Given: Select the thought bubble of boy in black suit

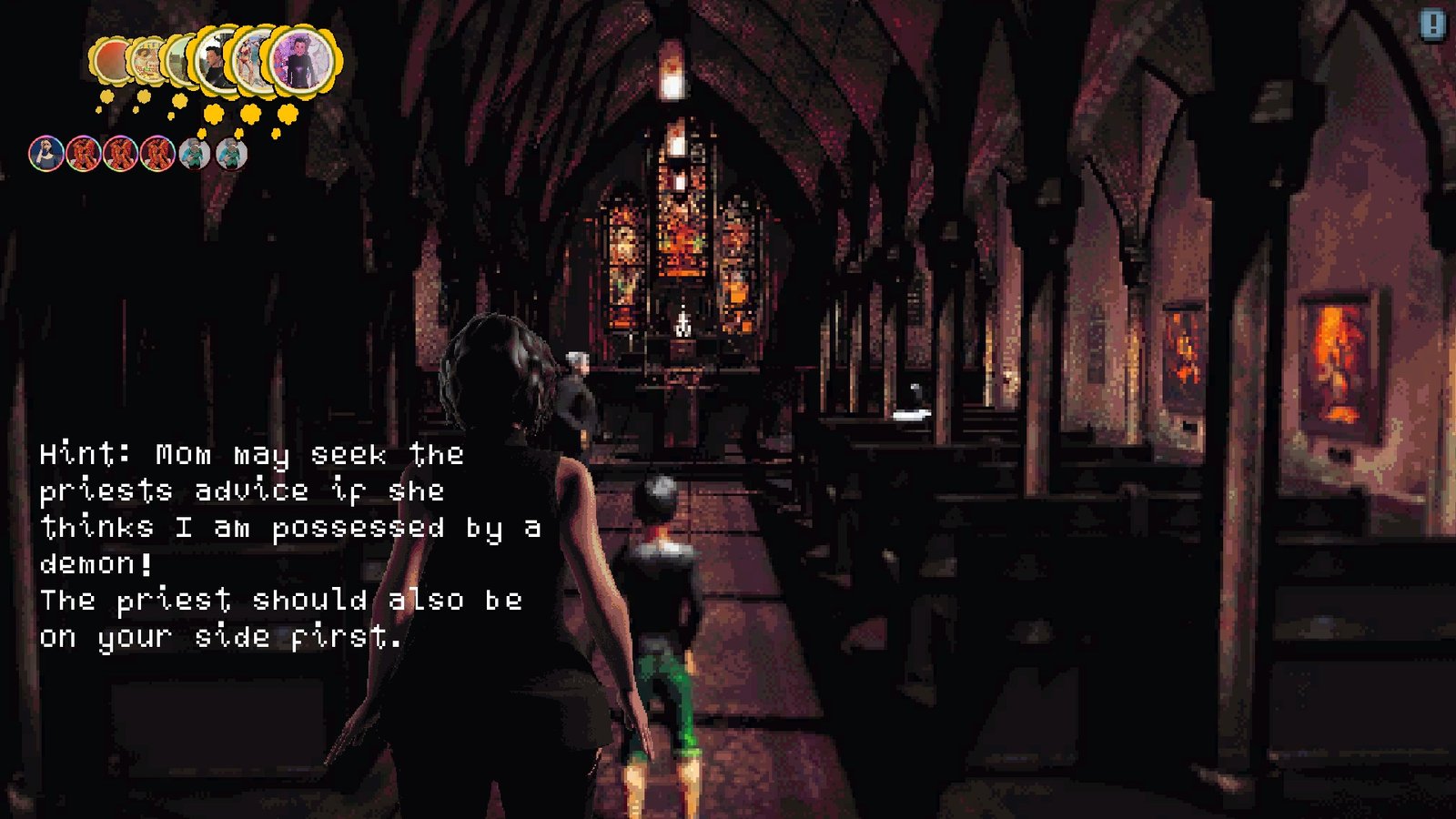Looking at the screenshot, I should click(x=302, y=60).
